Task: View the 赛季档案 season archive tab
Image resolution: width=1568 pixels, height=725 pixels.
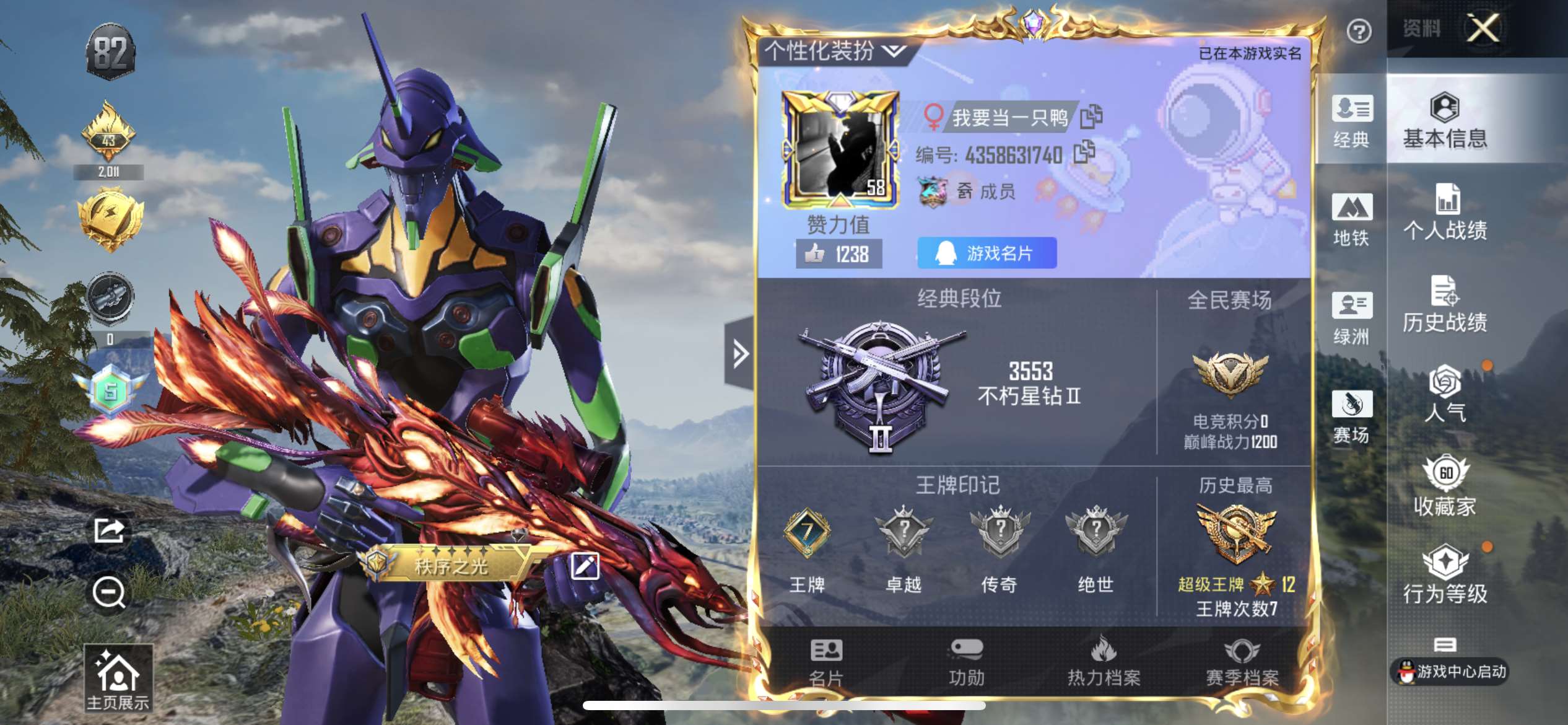Action: pyautogui.click(x=1242, y=663)
